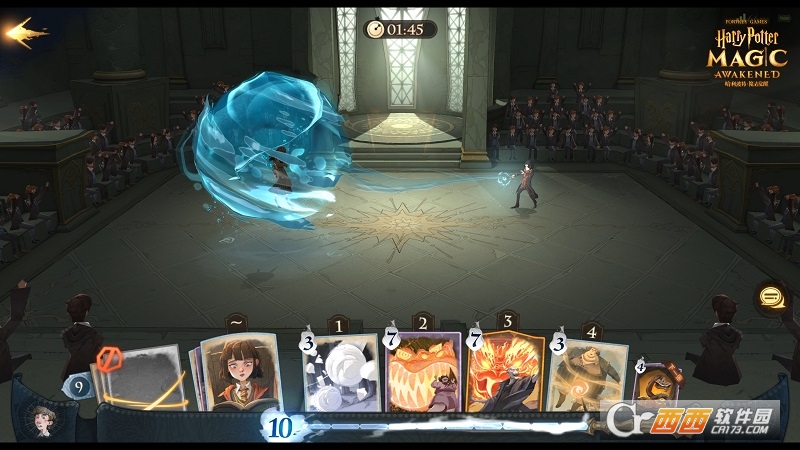Click the upcoming next-card preview
800x450 pixels.
click(x=655, y=385)
